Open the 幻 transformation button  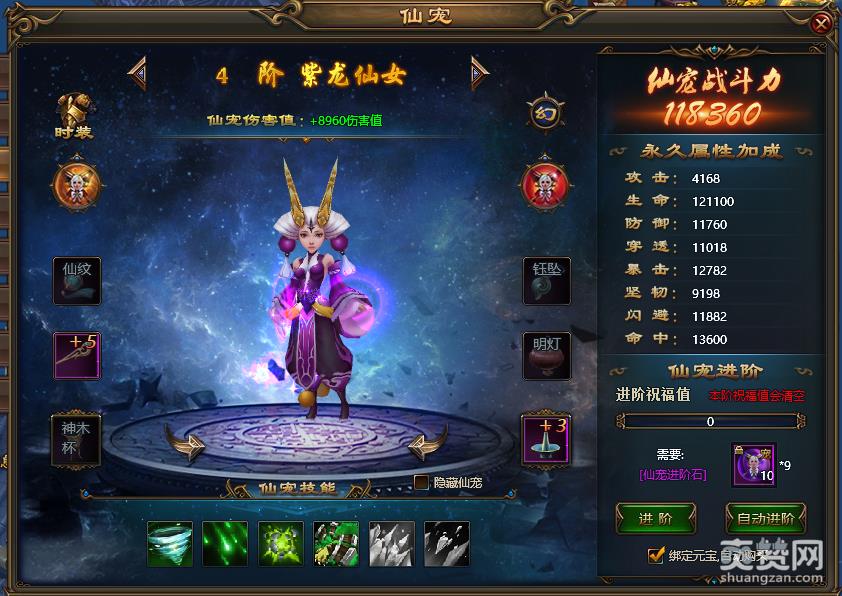click(x=545, y=112)
